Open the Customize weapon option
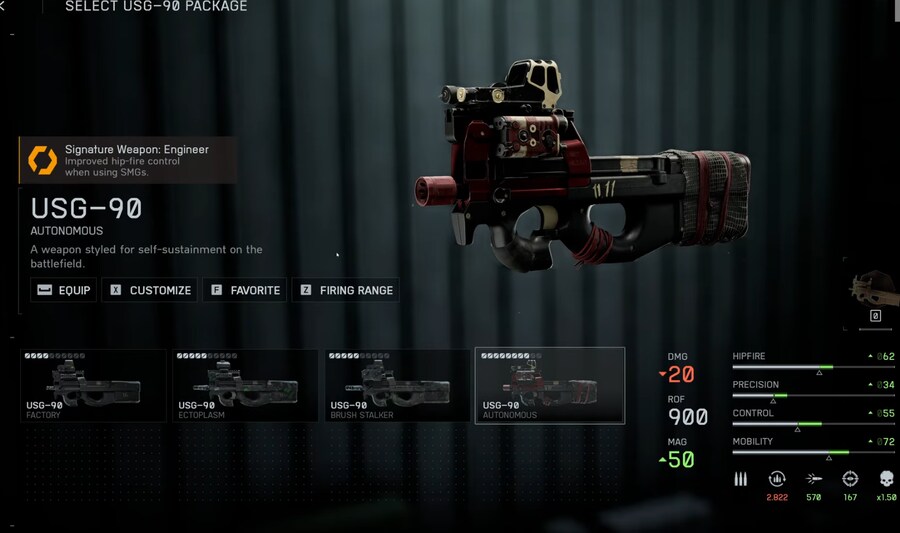Screen dimensions: 900x533 [150, 290]
